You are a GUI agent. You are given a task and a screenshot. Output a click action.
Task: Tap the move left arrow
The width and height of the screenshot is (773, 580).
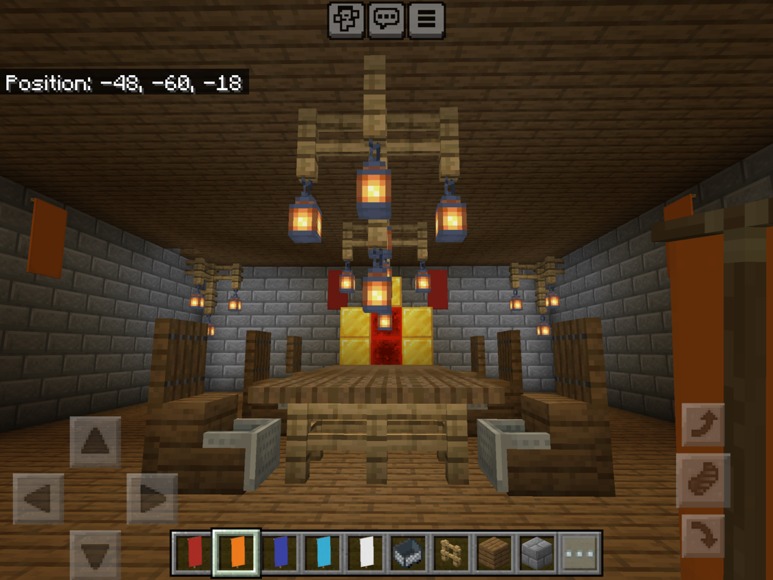pos(38,498)
